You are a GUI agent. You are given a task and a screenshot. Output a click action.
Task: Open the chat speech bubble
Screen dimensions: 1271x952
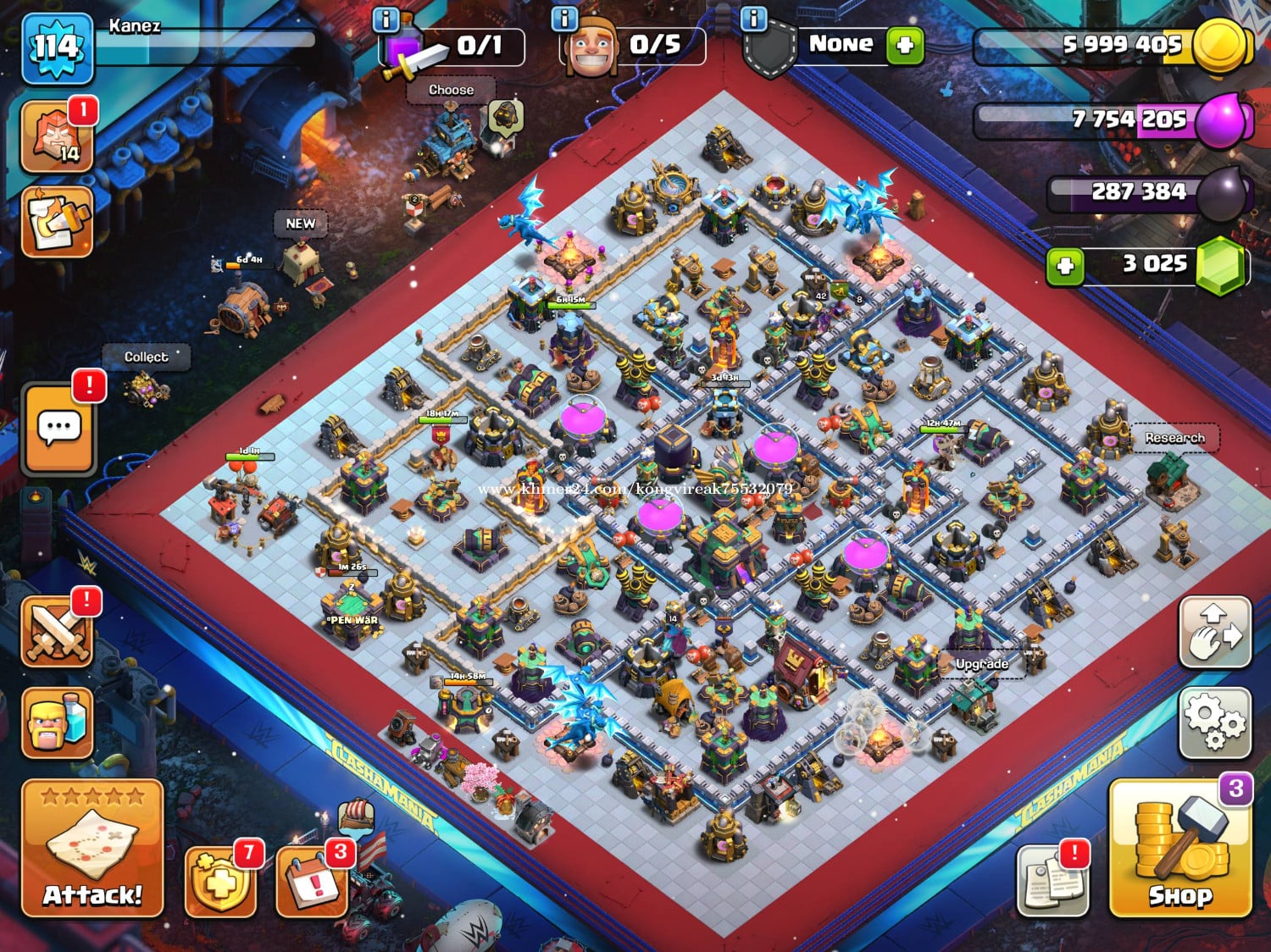[58, 429]
